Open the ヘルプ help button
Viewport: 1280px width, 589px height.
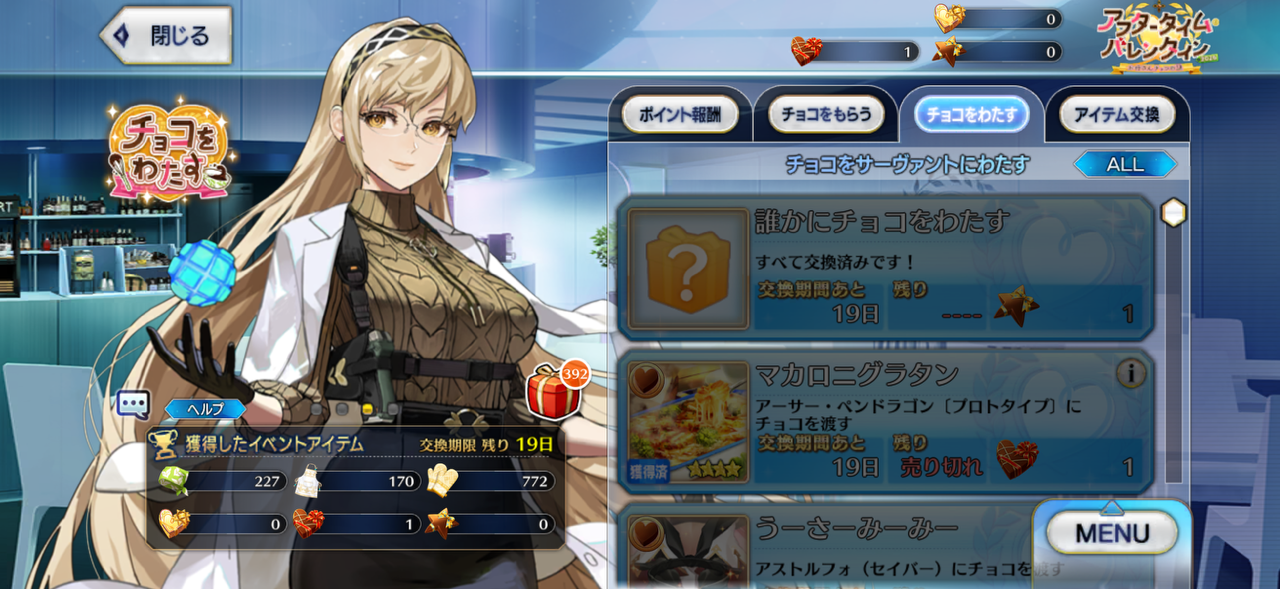pyautogui.click(x=205, y=409)
